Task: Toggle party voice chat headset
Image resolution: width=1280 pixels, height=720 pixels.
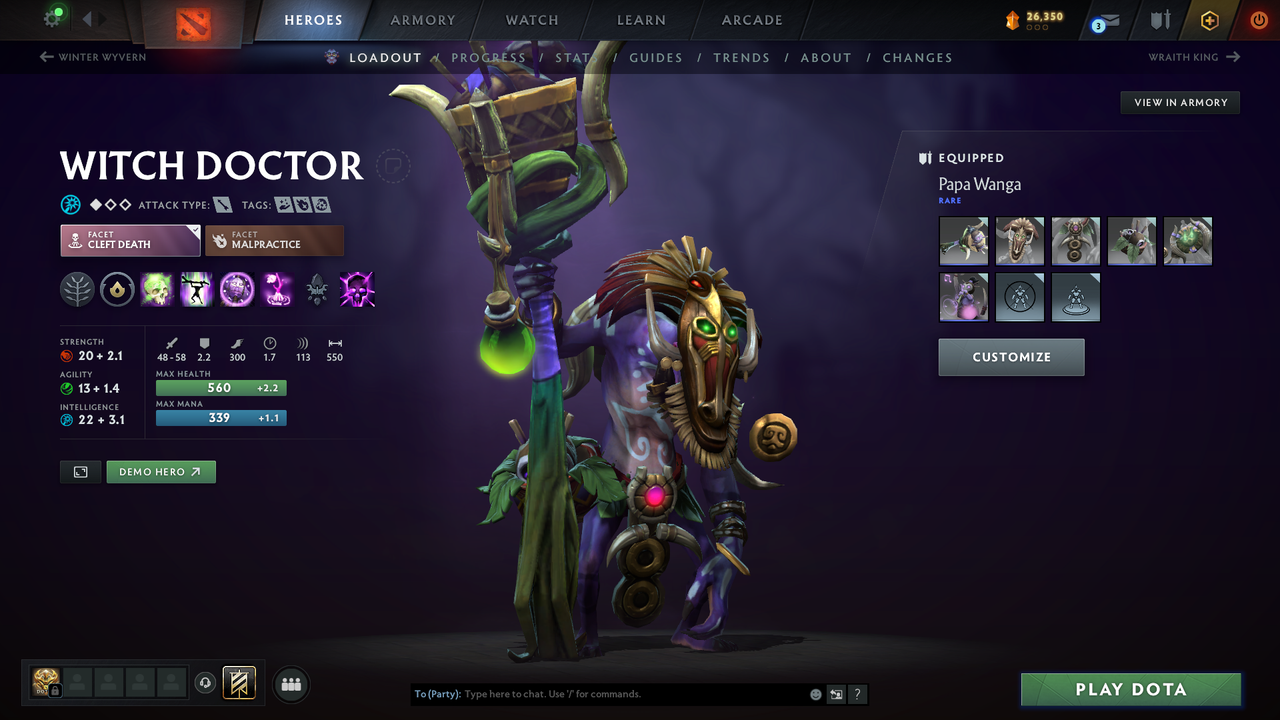Action: 206,683
